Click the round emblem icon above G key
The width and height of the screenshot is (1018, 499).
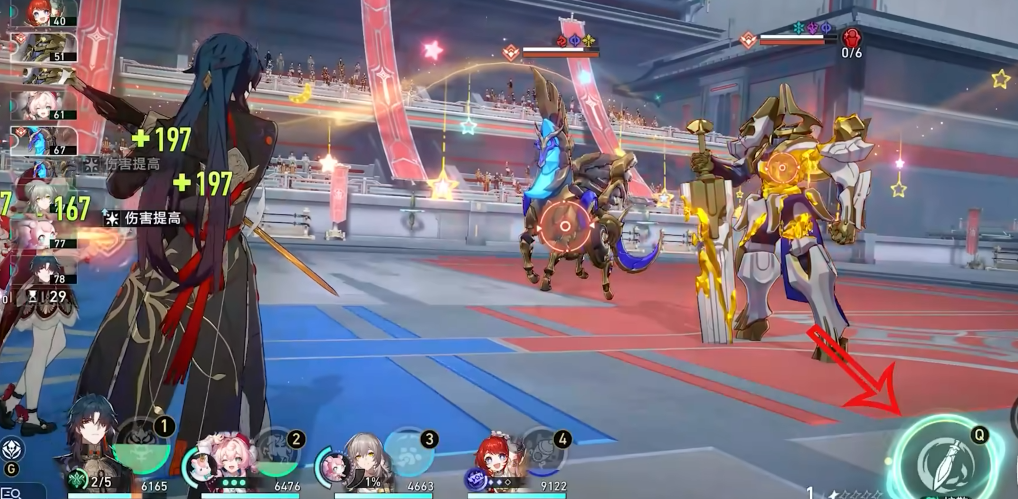coord(12,449)
